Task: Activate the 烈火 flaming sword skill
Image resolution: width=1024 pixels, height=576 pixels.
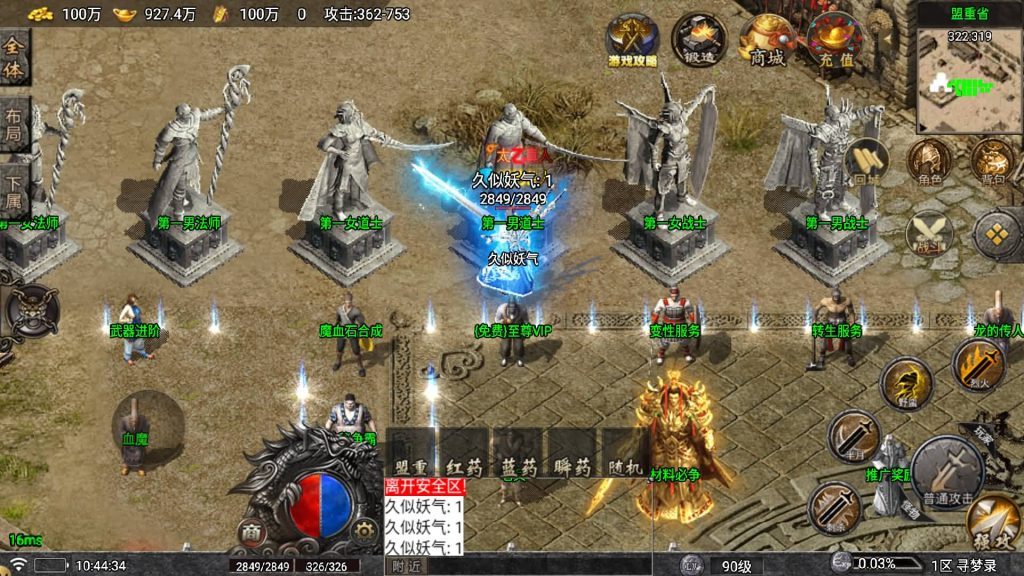Action: (977, 362)
